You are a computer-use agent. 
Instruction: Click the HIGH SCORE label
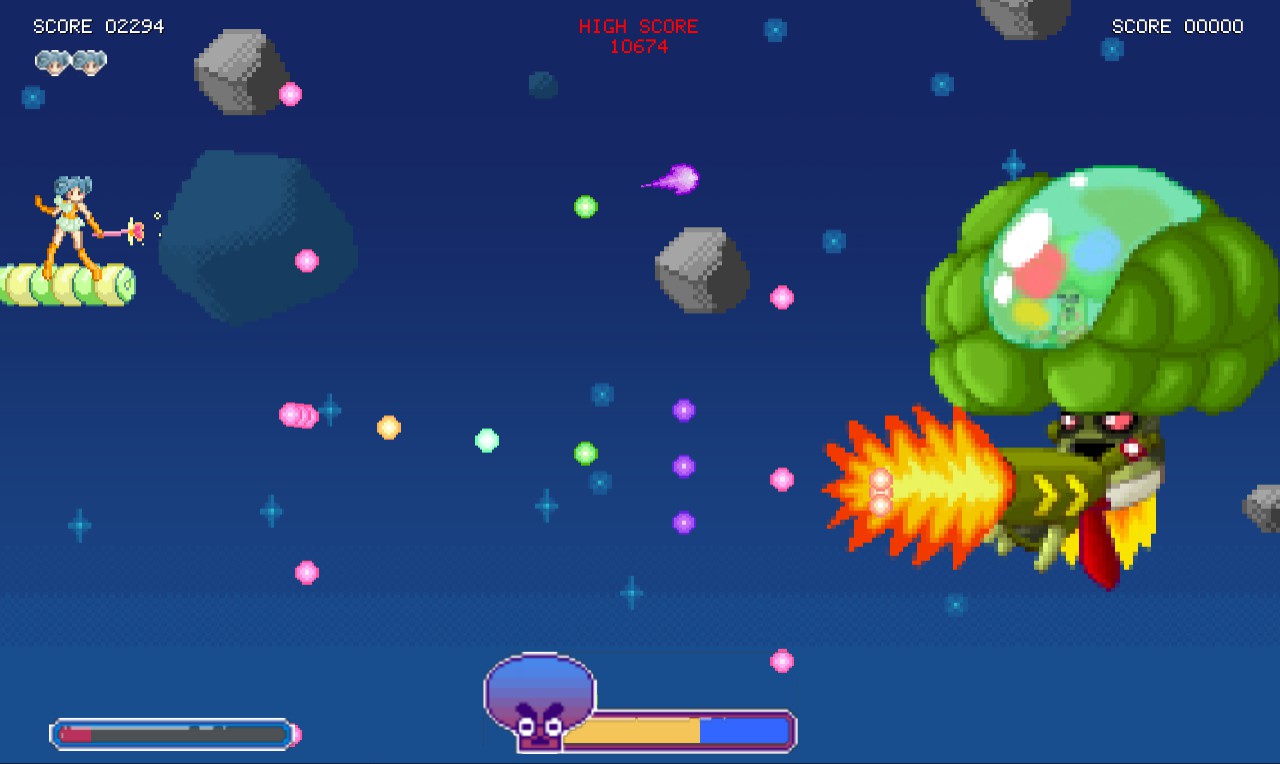click(640, 26)
